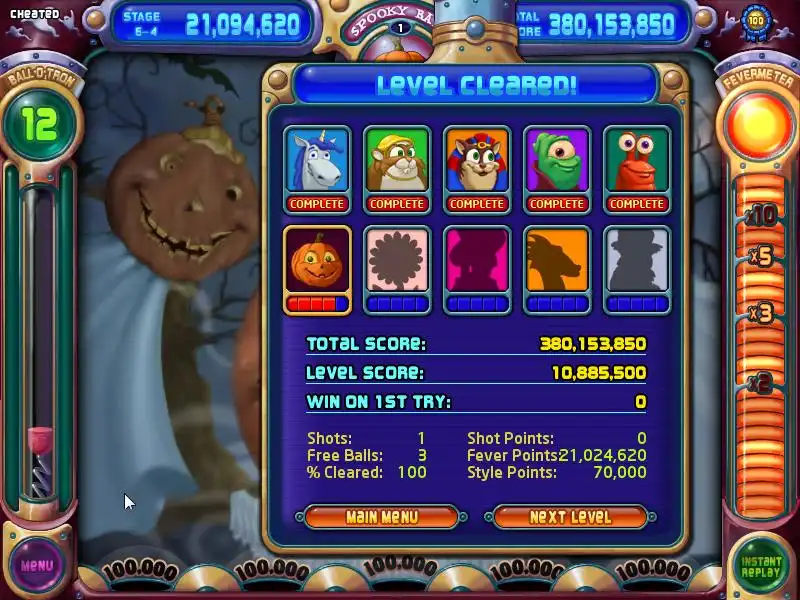Viewport: 800px width, 600px height.
Task: Open the purple Menu button
Action: click(x=37, y=565)
